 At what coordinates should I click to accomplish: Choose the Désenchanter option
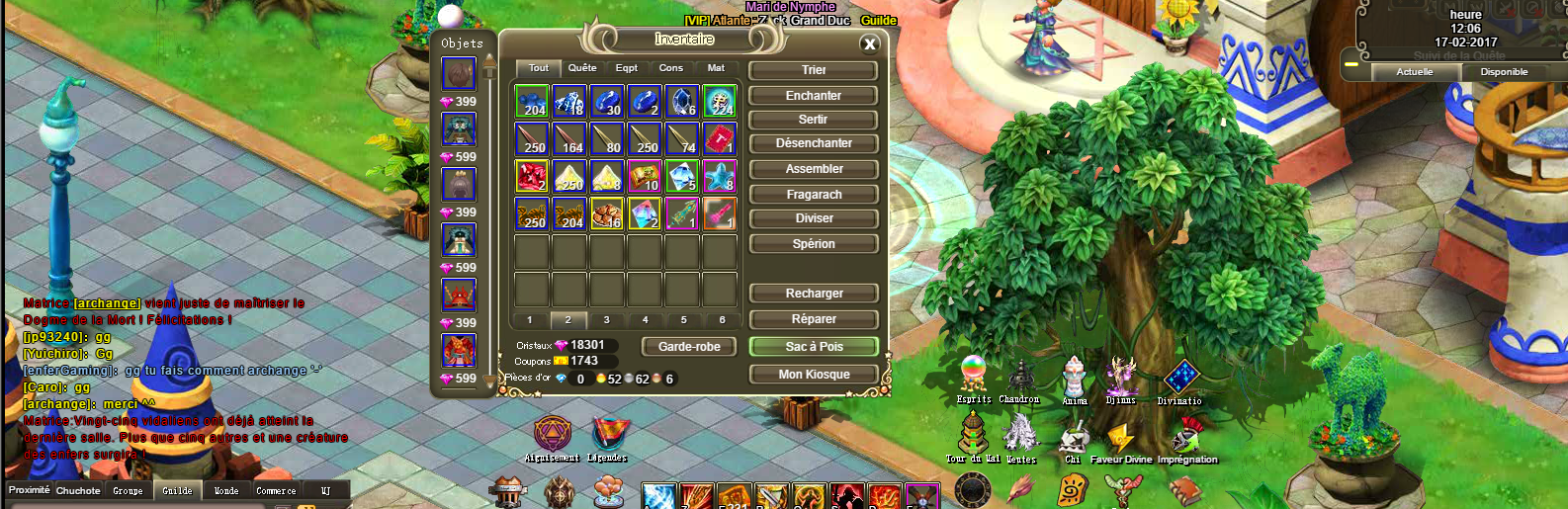(x=814, y=143)
